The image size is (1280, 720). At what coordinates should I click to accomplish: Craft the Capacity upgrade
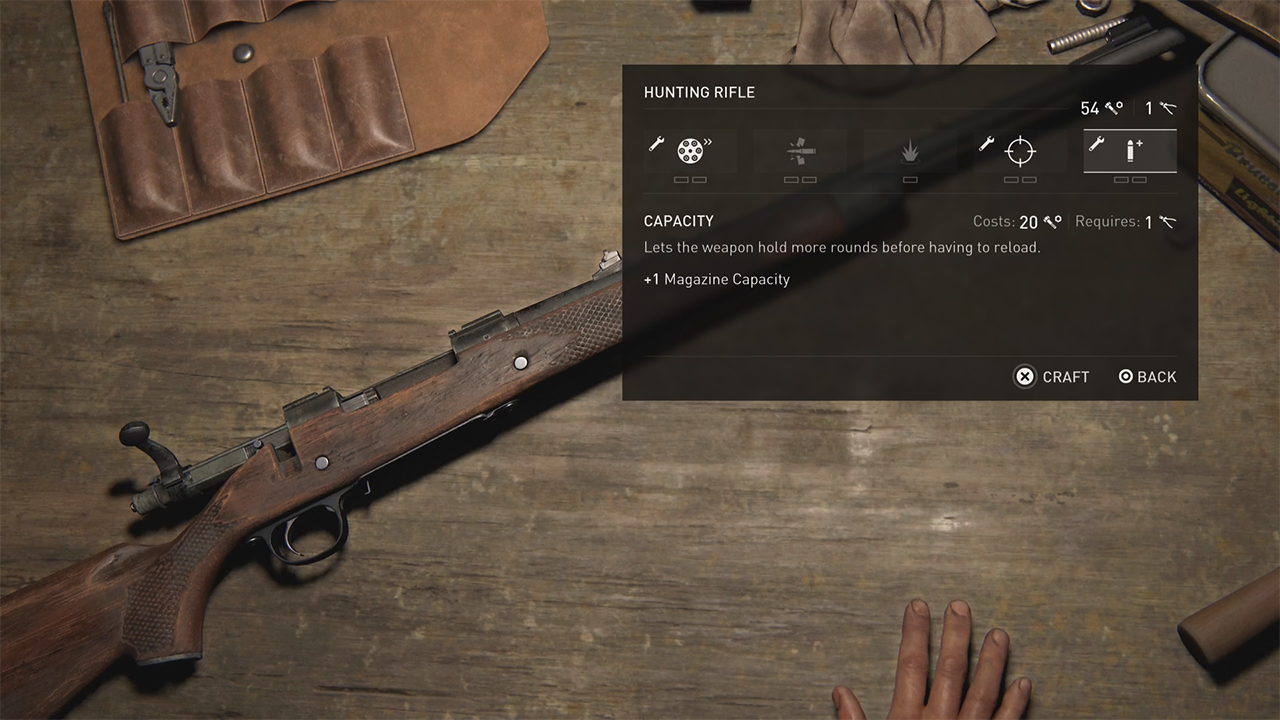[1052, 377]
